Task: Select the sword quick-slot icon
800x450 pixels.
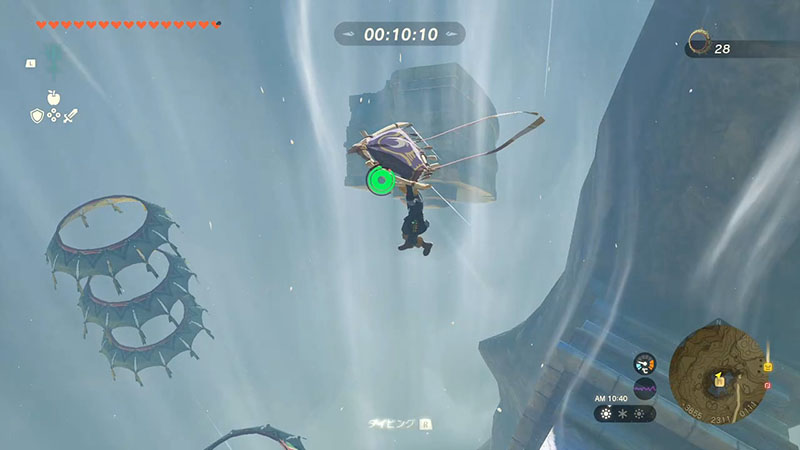Action: 70,115
